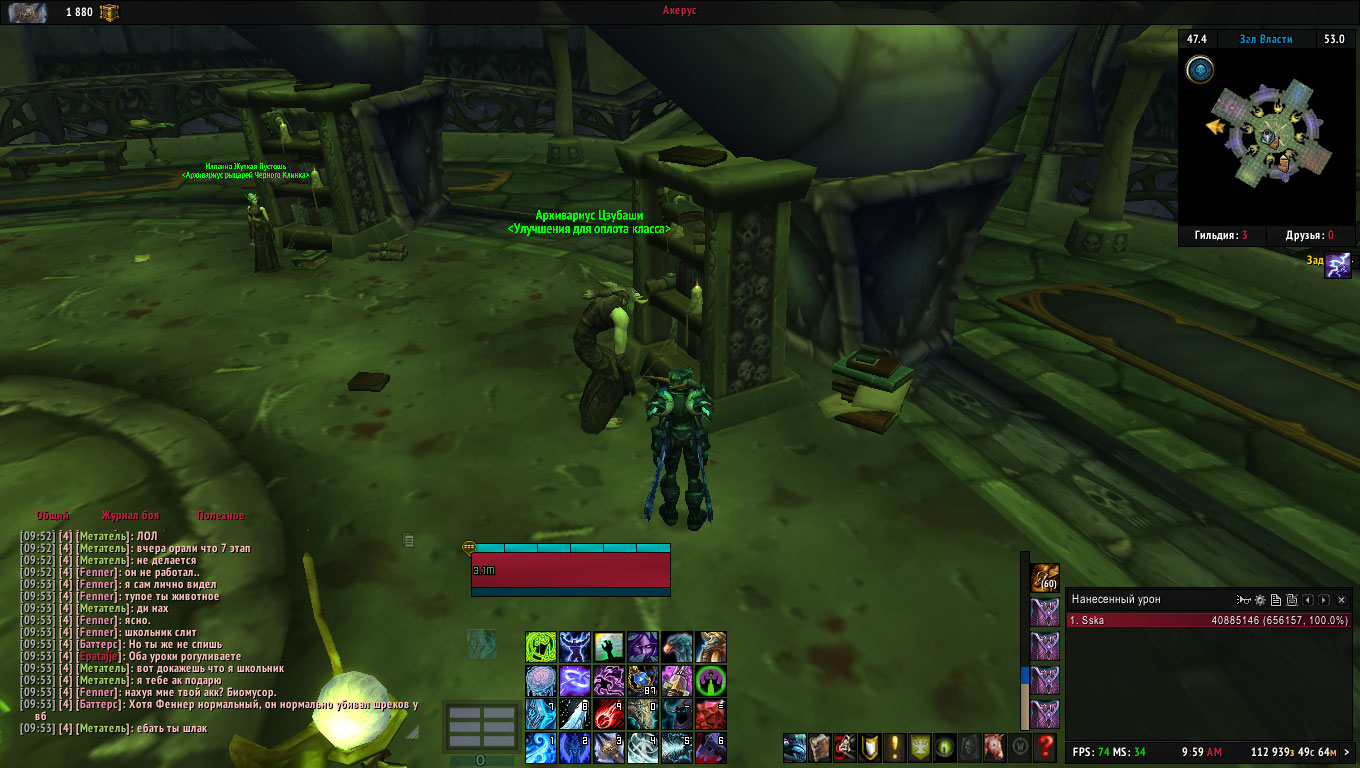This screenshot has height=768, width=1360.
Task: Open the Друзья list
Action: click(1309, 236)
